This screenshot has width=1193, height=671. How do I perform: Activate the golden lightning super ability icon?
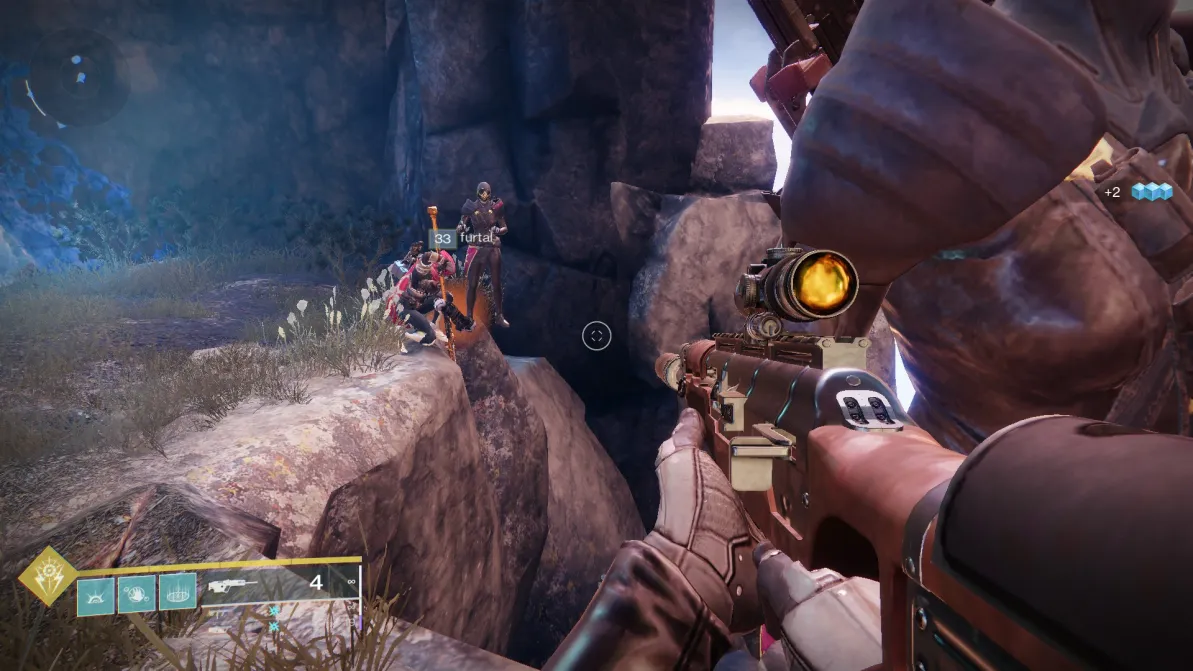[x=48, y=577]
